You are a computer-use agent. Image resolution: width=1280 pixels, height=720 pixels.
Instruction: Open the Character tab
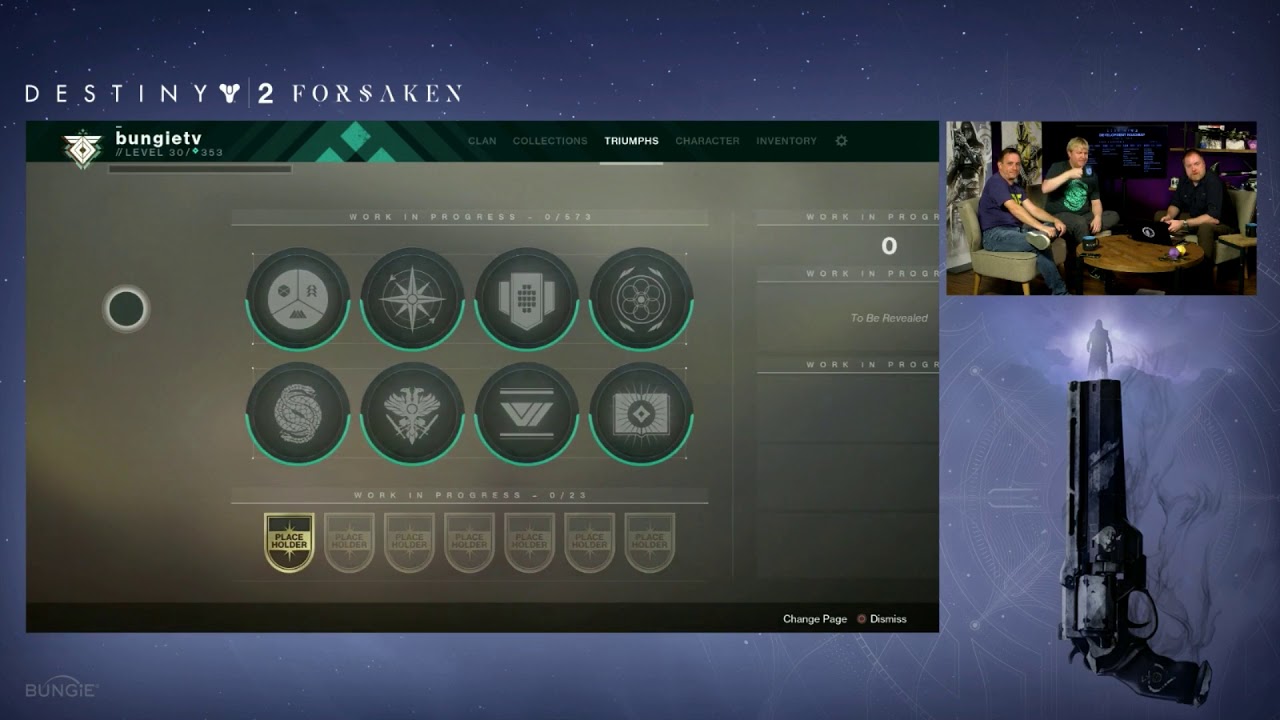tap(707, 141)
